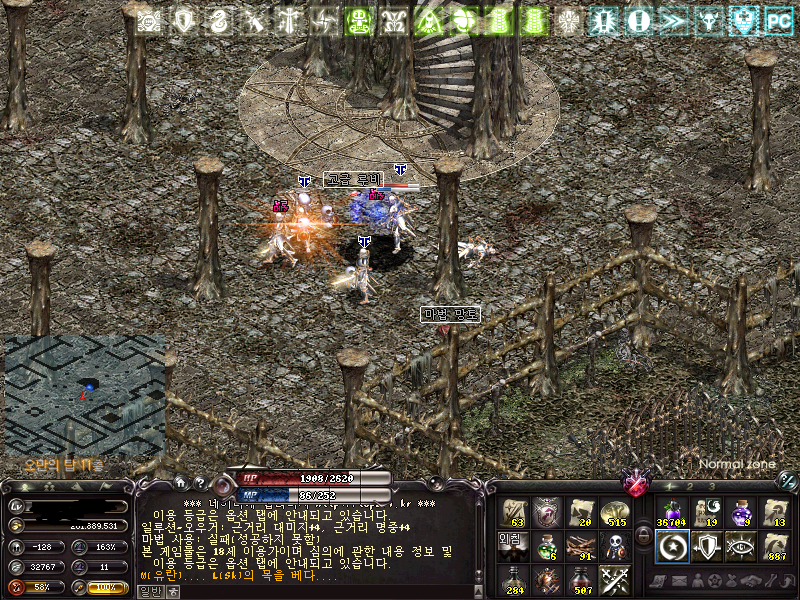Use the shield with arrow skill

click(706, 547)
